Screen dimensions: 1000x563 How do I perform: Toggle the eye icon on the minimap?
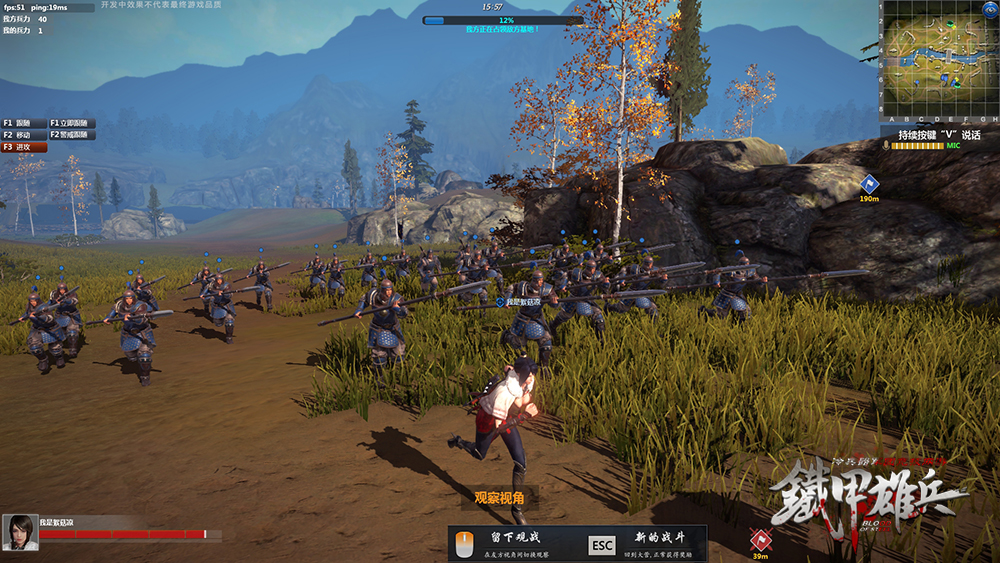click(x=992, y=10)
